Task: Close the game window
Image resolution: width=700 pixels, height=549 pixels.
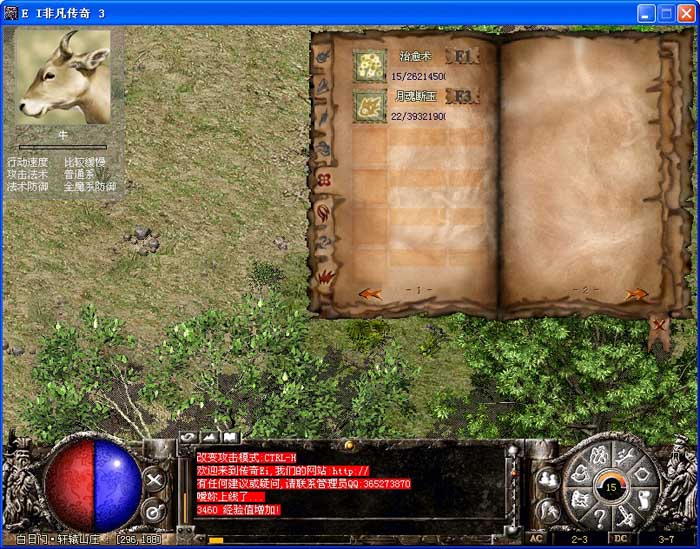Action: [x=685, y=13]
